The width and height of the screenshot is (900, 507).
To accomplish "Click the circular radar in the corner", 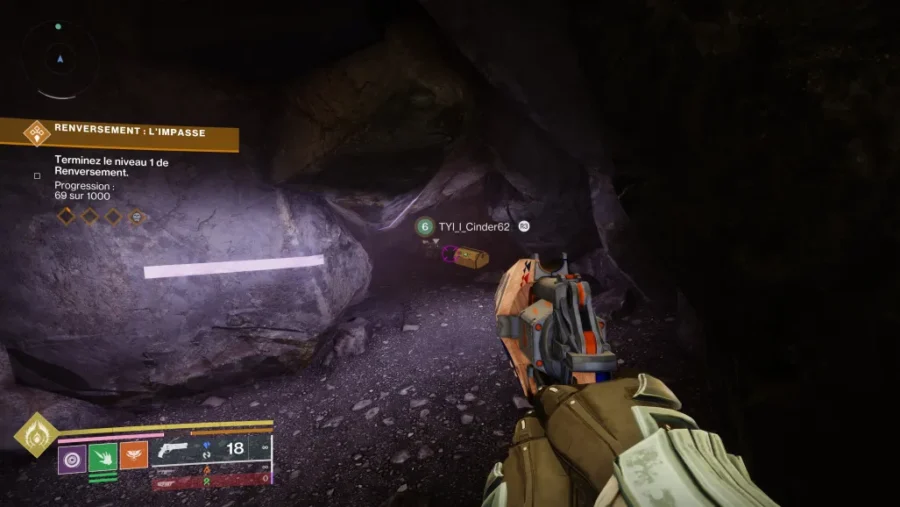I will (59, 60).
